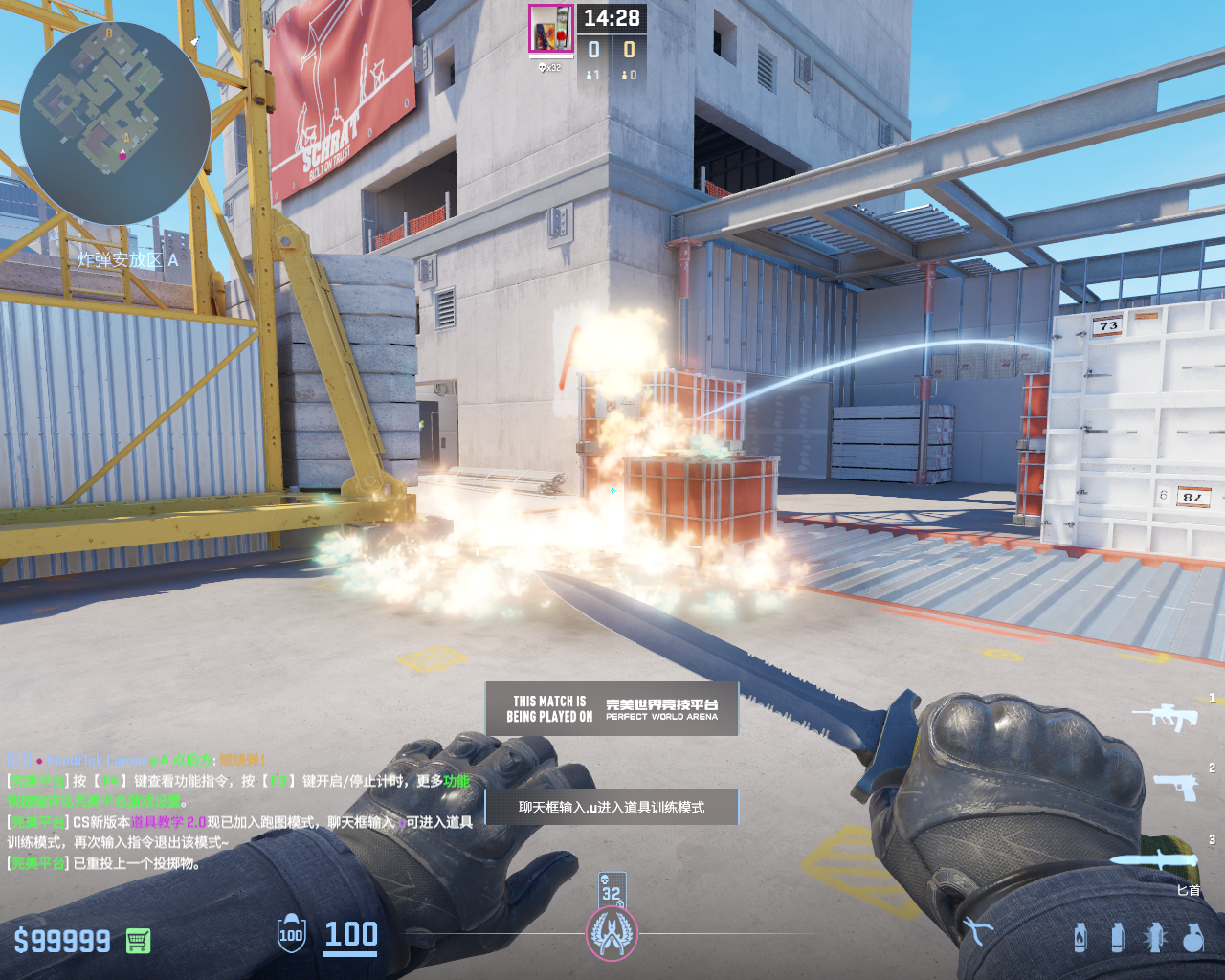Click the CT team emblem badge

pos(612,933)
